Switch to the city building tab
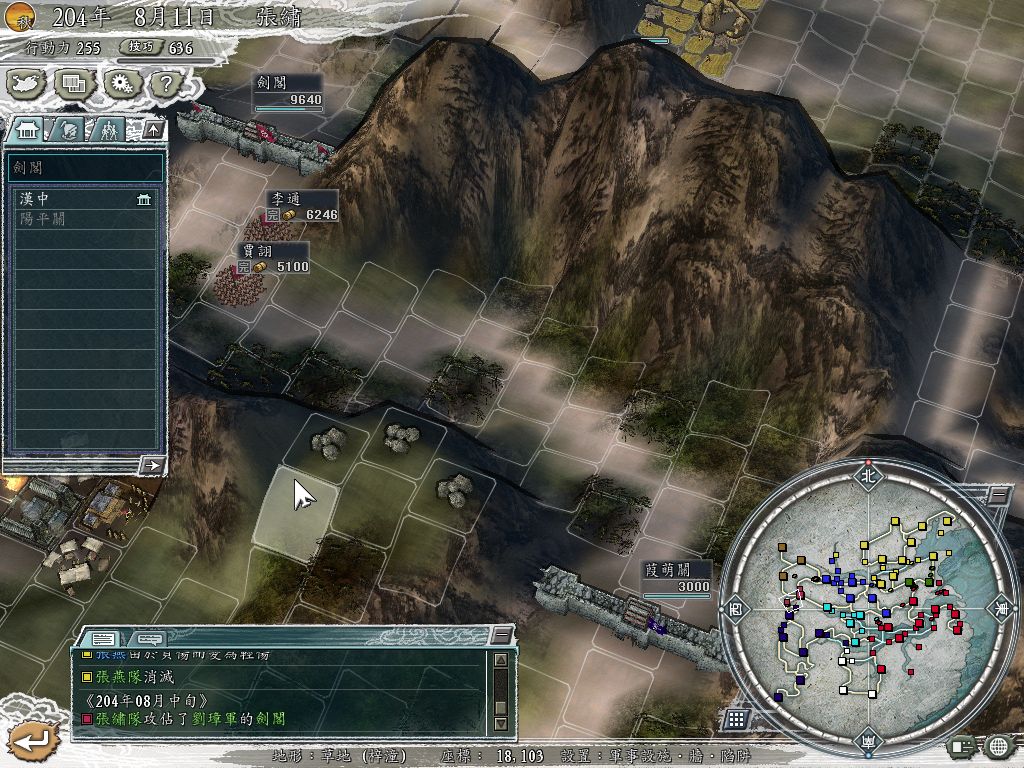The height and width of the screenshot is (768, 1024). 28,129
